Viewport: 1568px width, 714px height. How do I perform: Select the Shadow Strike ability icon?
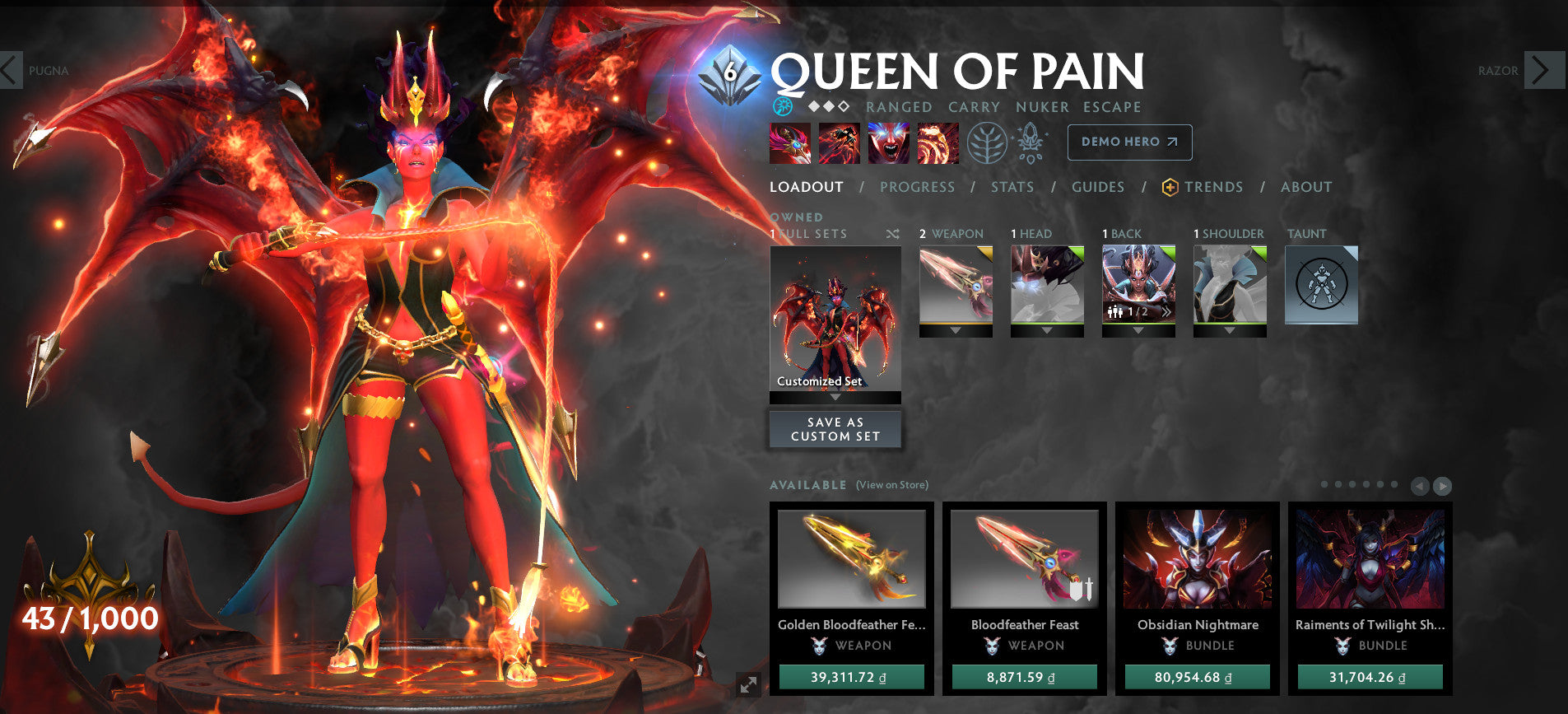point(791,142)
